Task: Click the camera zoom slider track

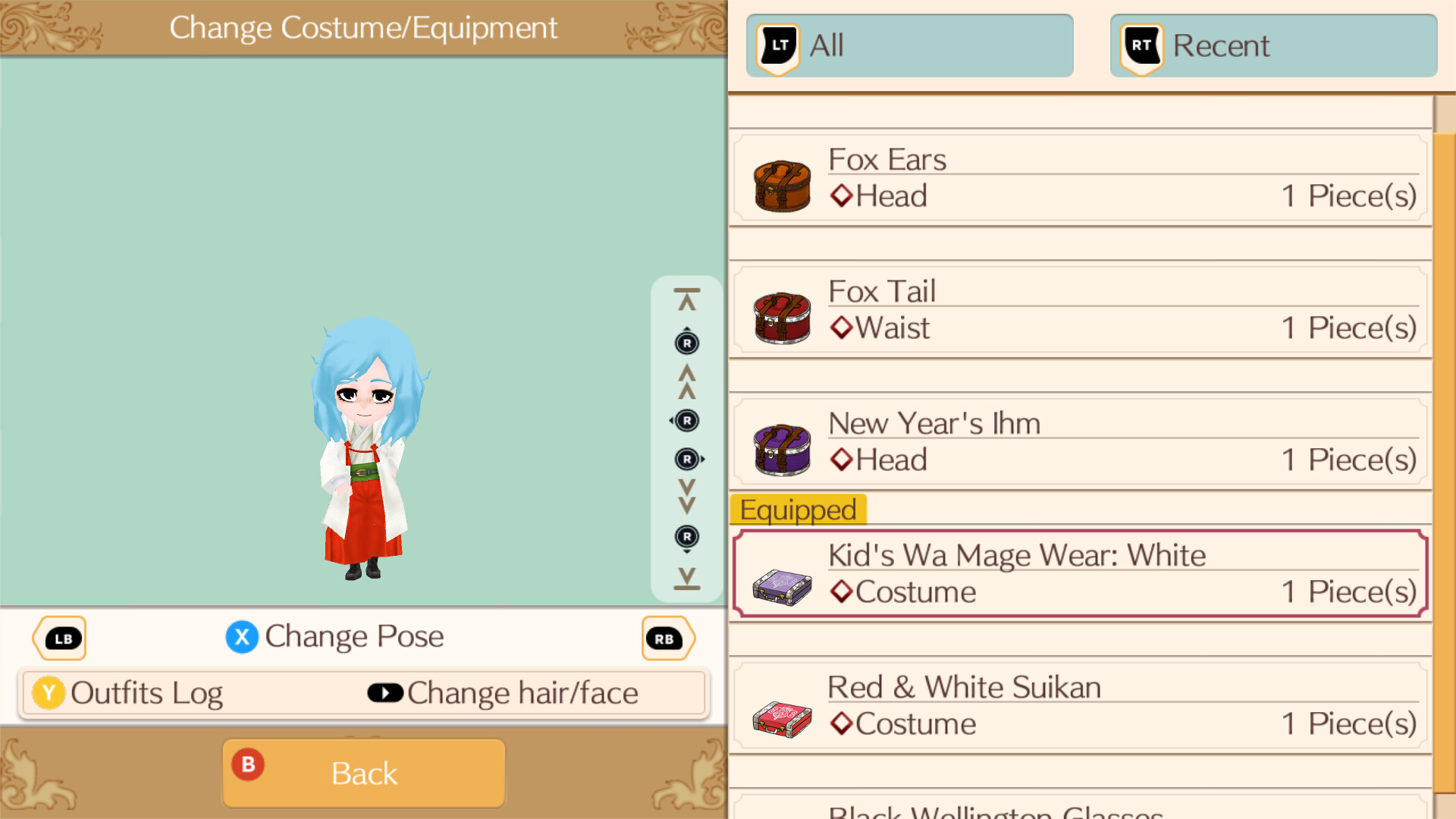Action: click(x=686, y=440)
